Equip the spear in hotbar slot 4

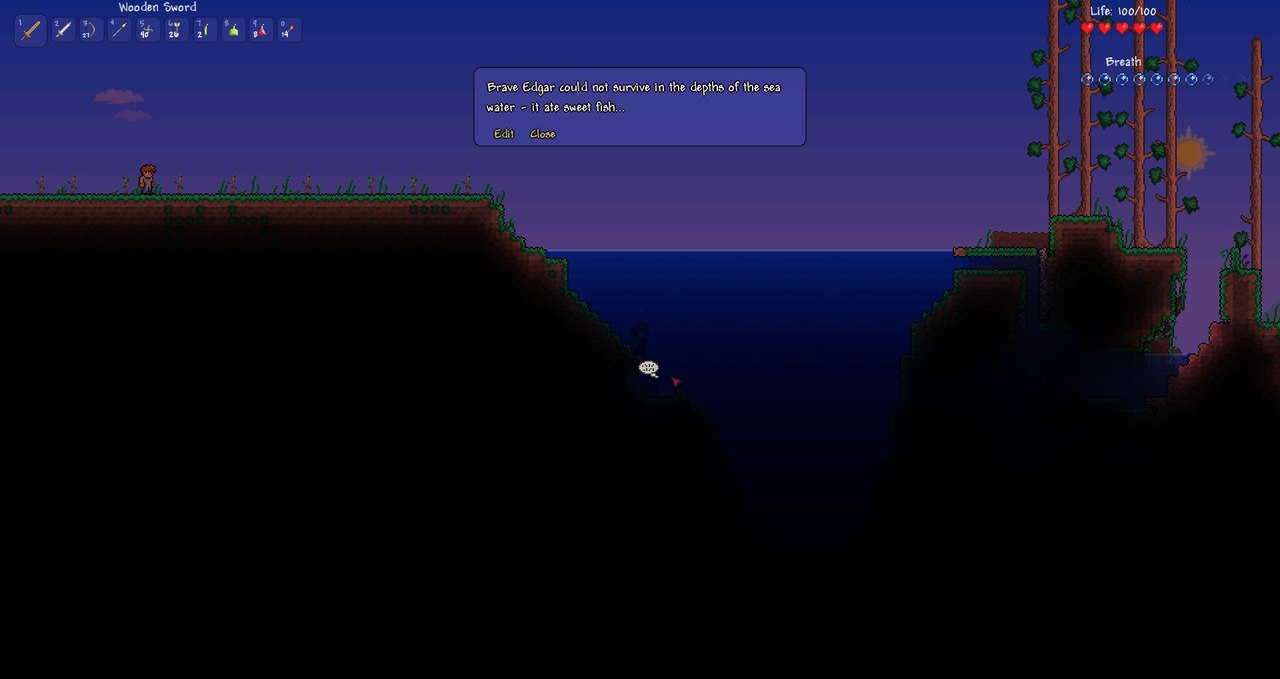(x=119, y=30)
